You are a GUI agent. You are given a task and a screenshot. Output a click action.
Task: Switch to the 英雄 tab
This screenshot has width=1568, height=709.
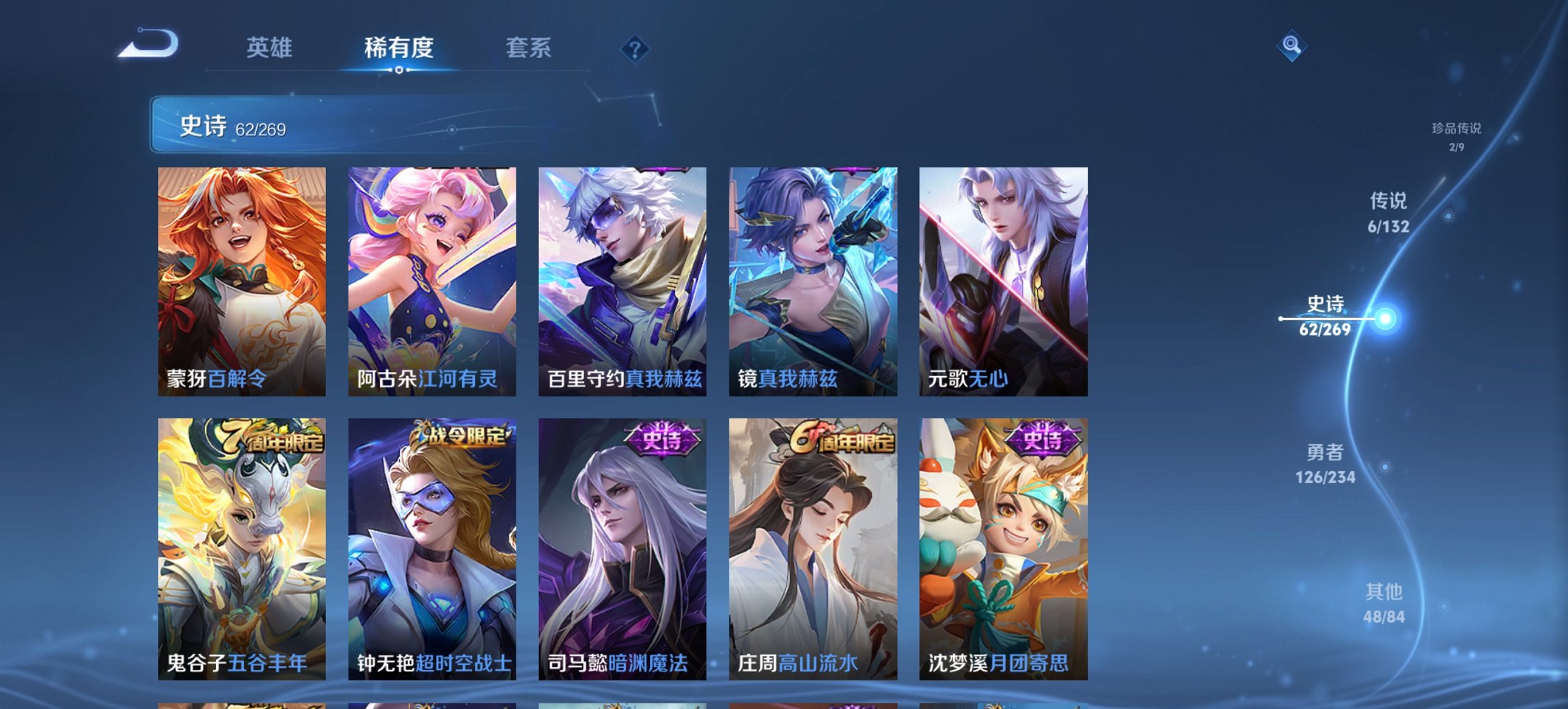271,49
